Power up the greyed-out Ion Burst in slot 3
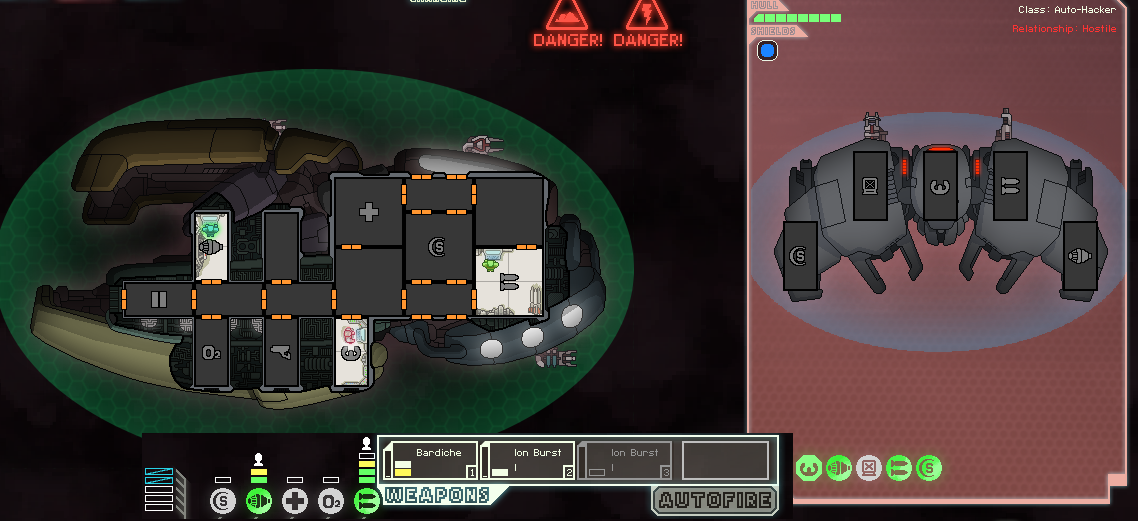1138x521 pixels. pyautogui.click(x=625, y=461)
